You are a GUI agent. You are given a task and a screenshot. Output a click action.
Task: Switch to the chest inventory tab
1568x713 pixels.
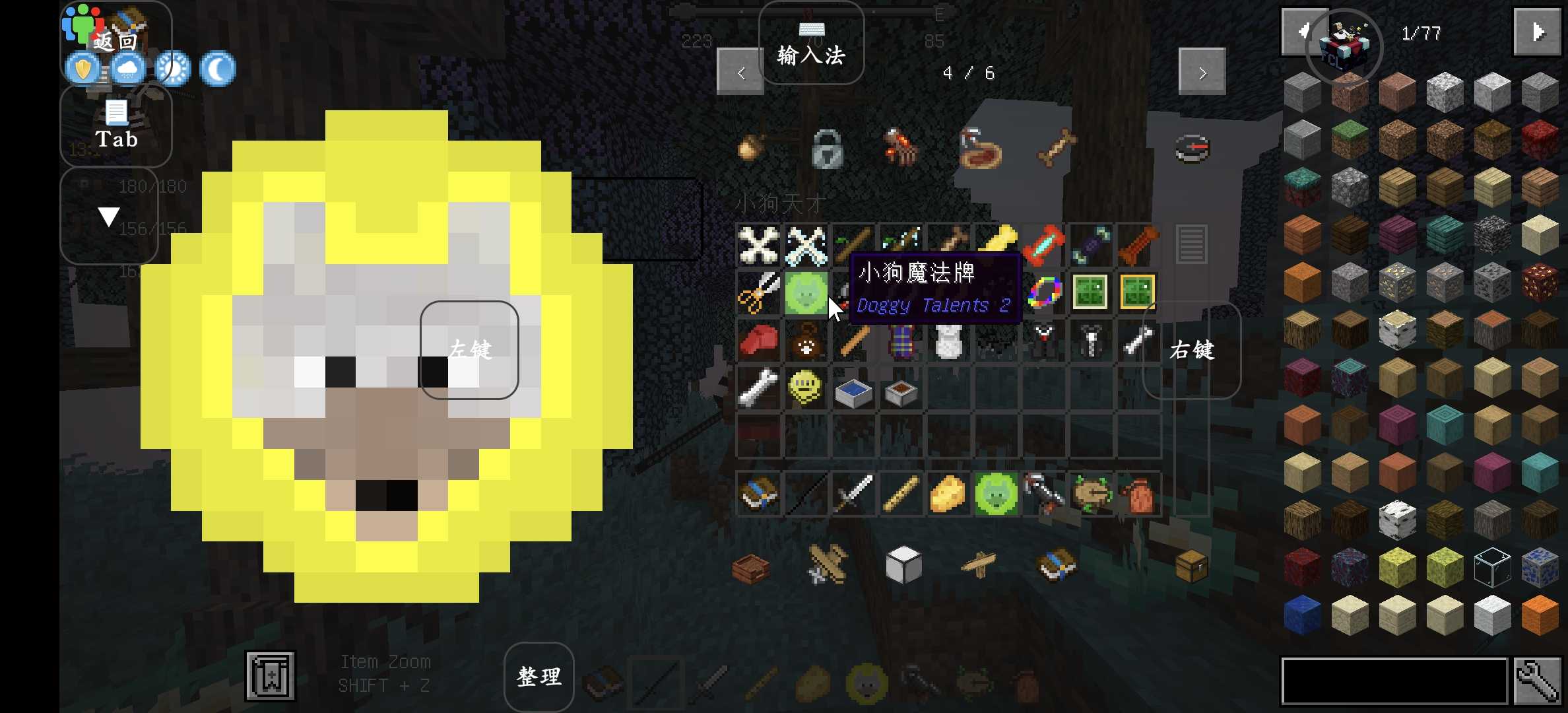(x=1191, y=565)
